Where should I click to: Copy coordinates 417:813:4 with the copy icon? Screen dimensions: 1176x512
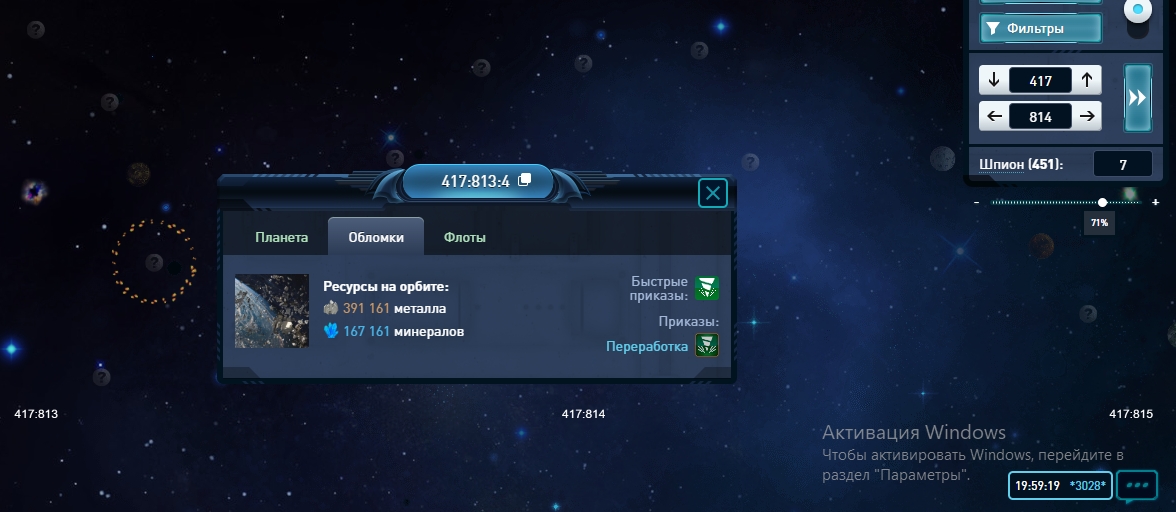[523, 181]
